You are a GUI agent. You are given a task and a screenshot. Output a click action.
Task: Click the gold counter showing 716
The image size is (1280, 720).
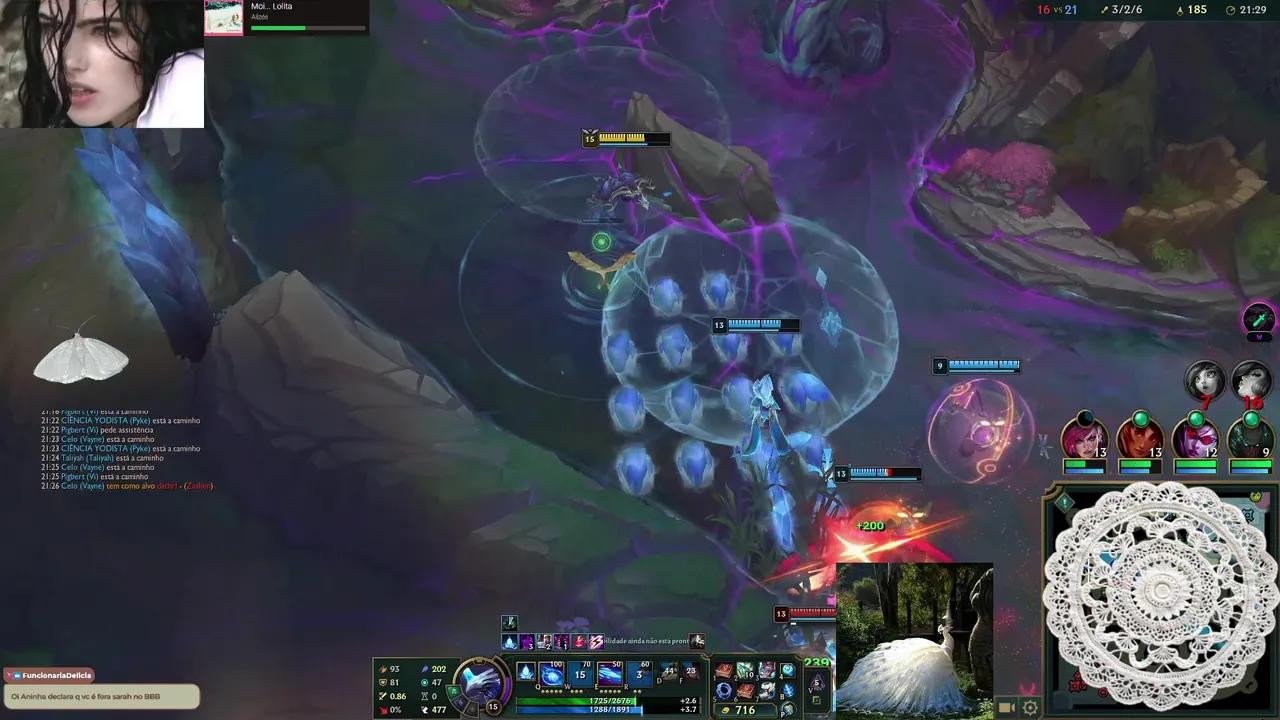point(744,710)
